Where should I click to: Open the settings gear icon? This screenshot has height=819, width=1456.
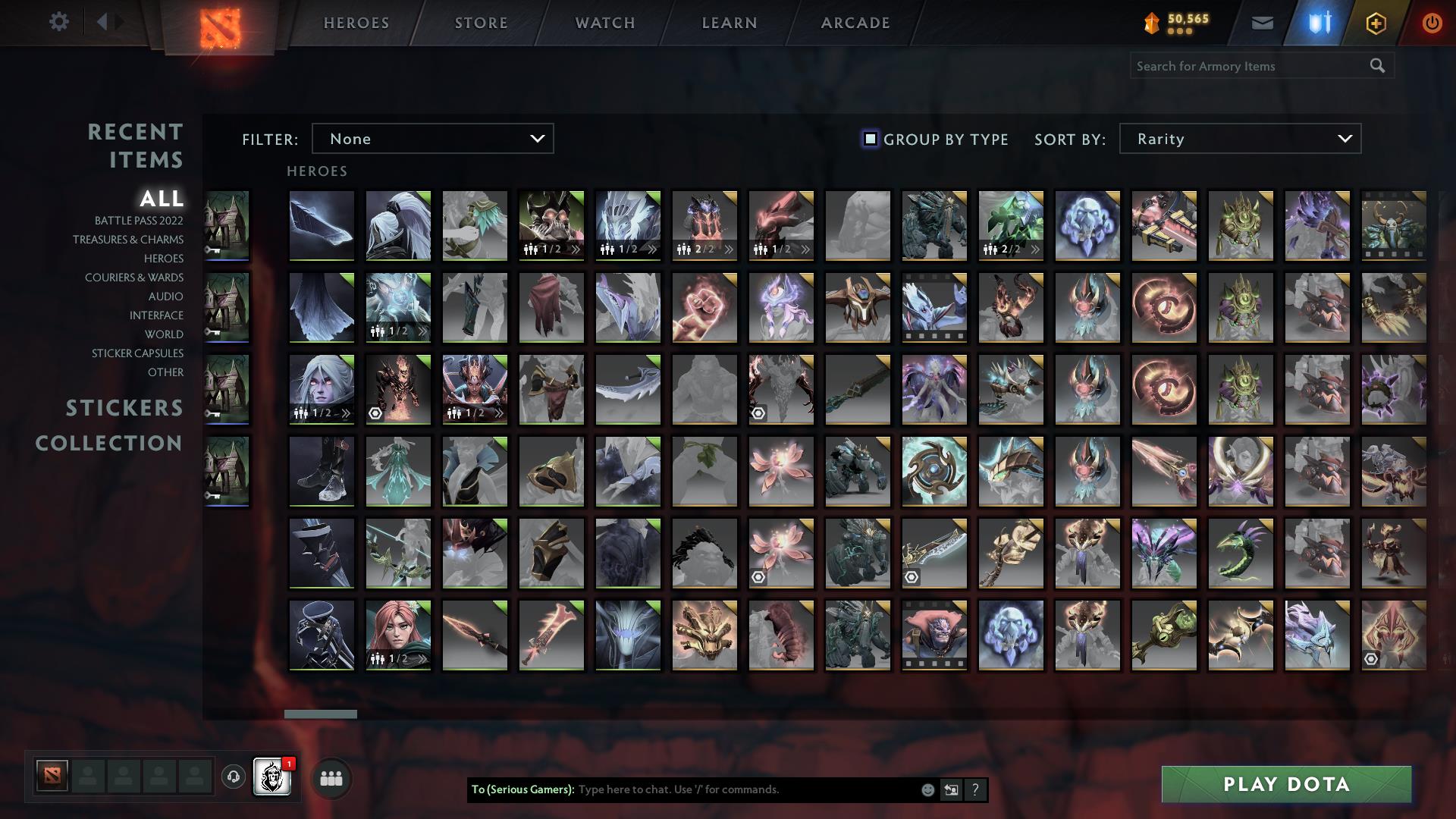[x=59, y=22]
